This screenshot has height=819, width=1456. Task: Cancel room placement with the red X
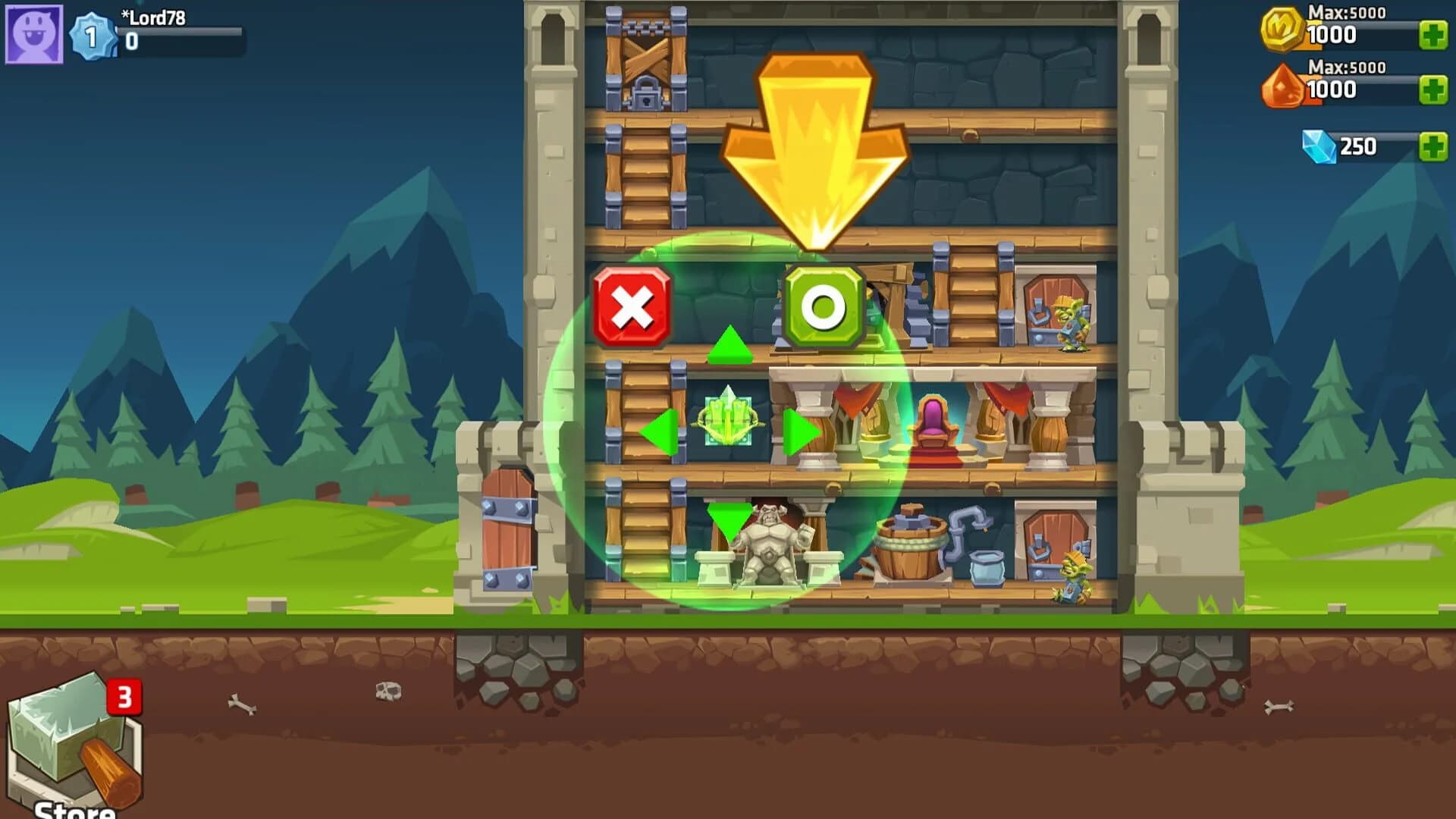click(631, 304)
